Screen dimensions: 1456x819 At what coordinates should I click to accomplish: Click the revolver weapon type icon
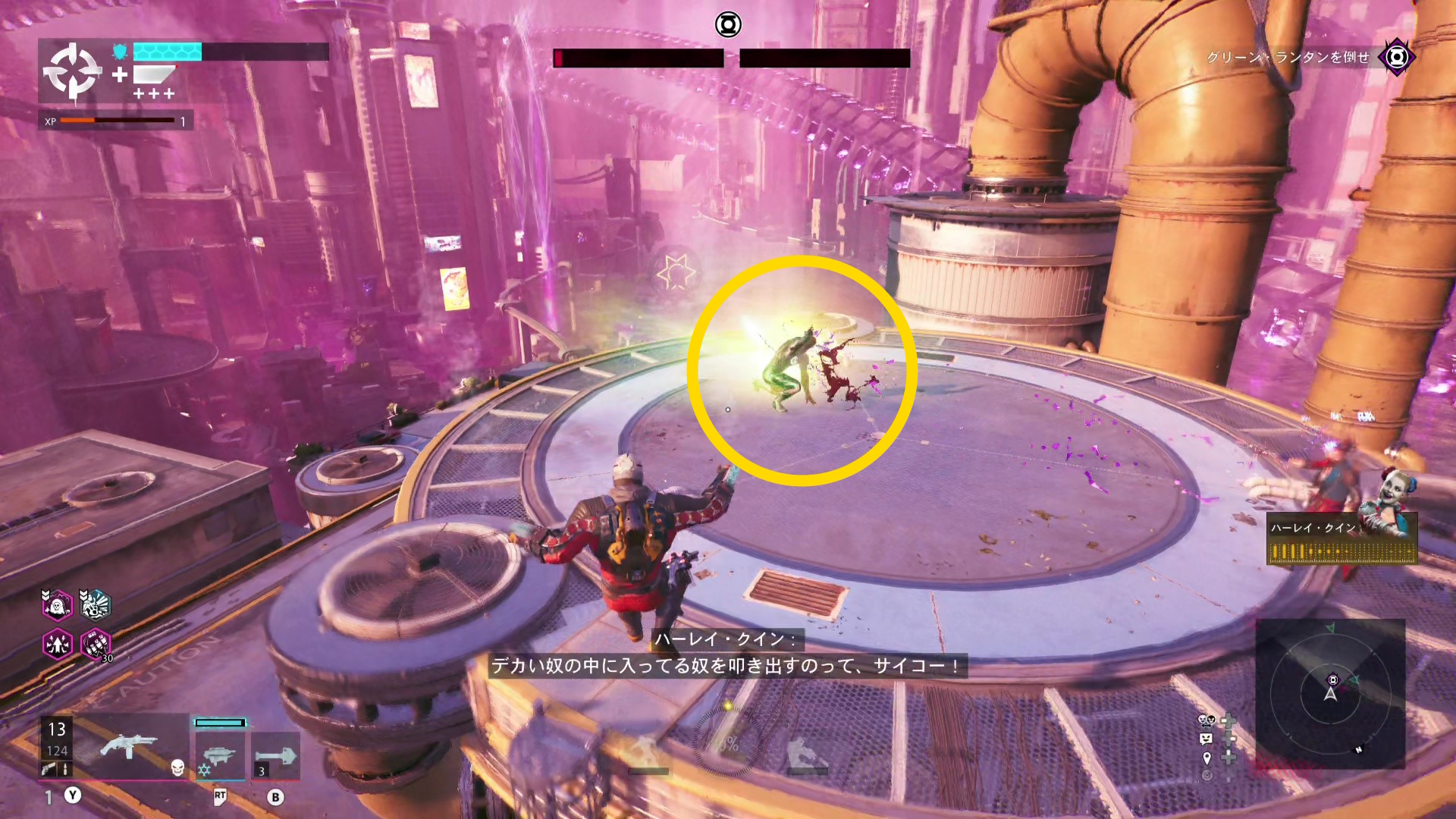coord(49,769)
